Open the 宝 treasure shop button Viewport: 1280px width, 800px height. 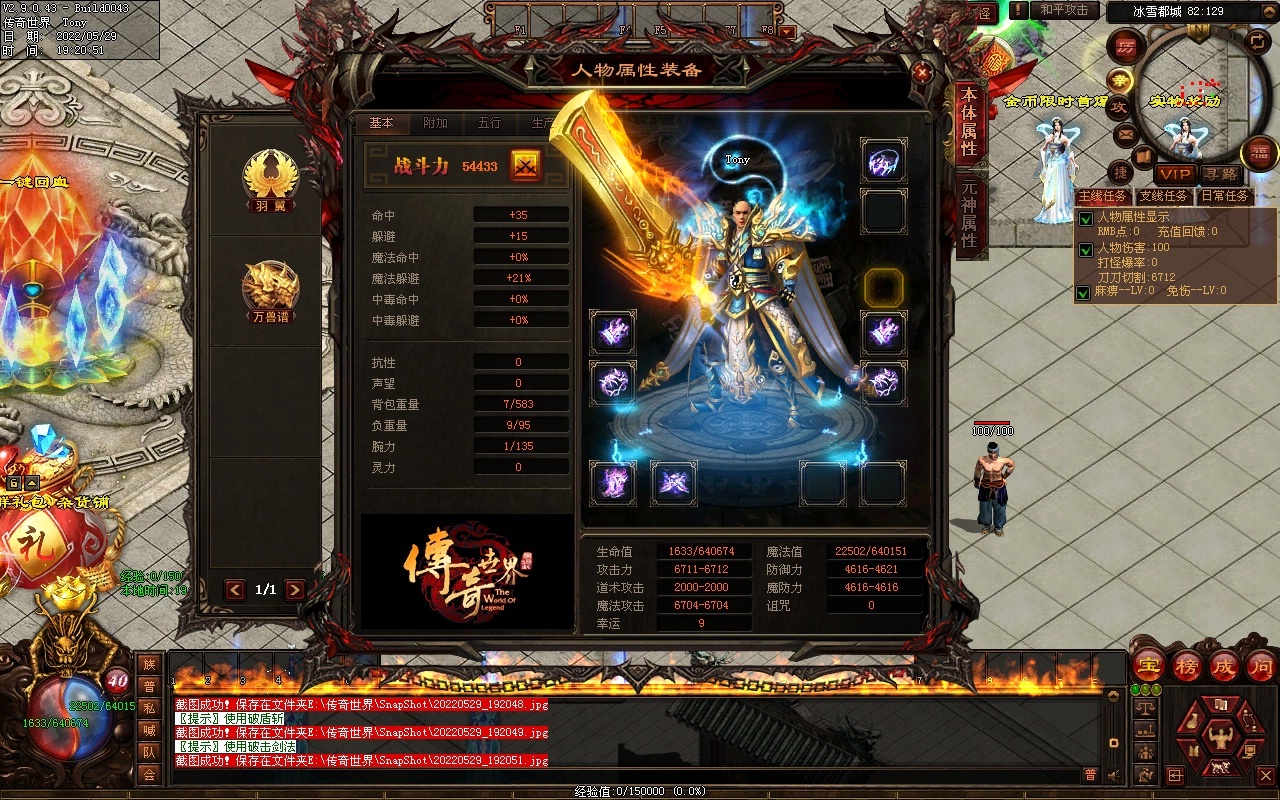[x=1148, y=666]
